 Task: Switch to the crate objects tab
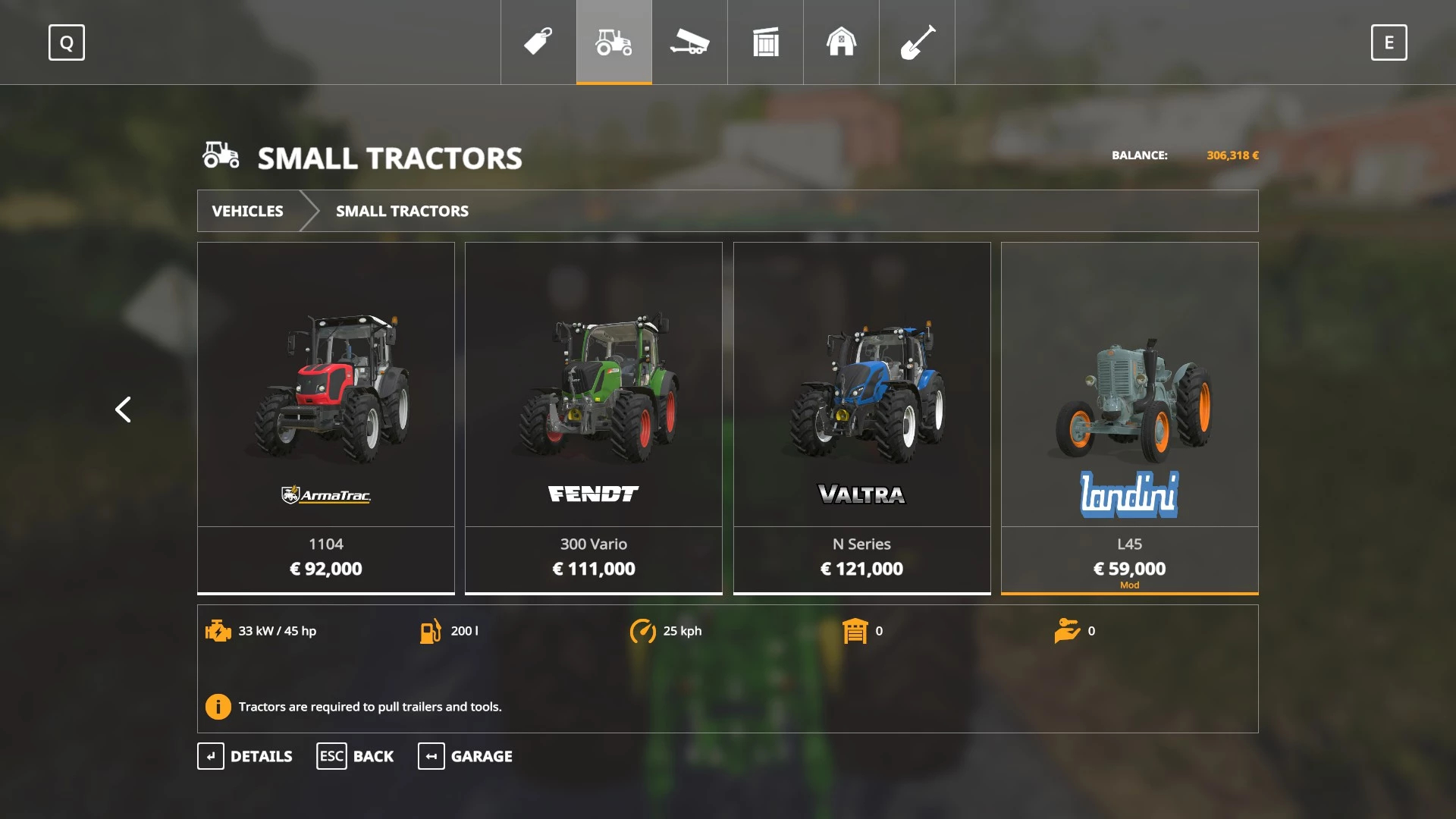[765, 42]
